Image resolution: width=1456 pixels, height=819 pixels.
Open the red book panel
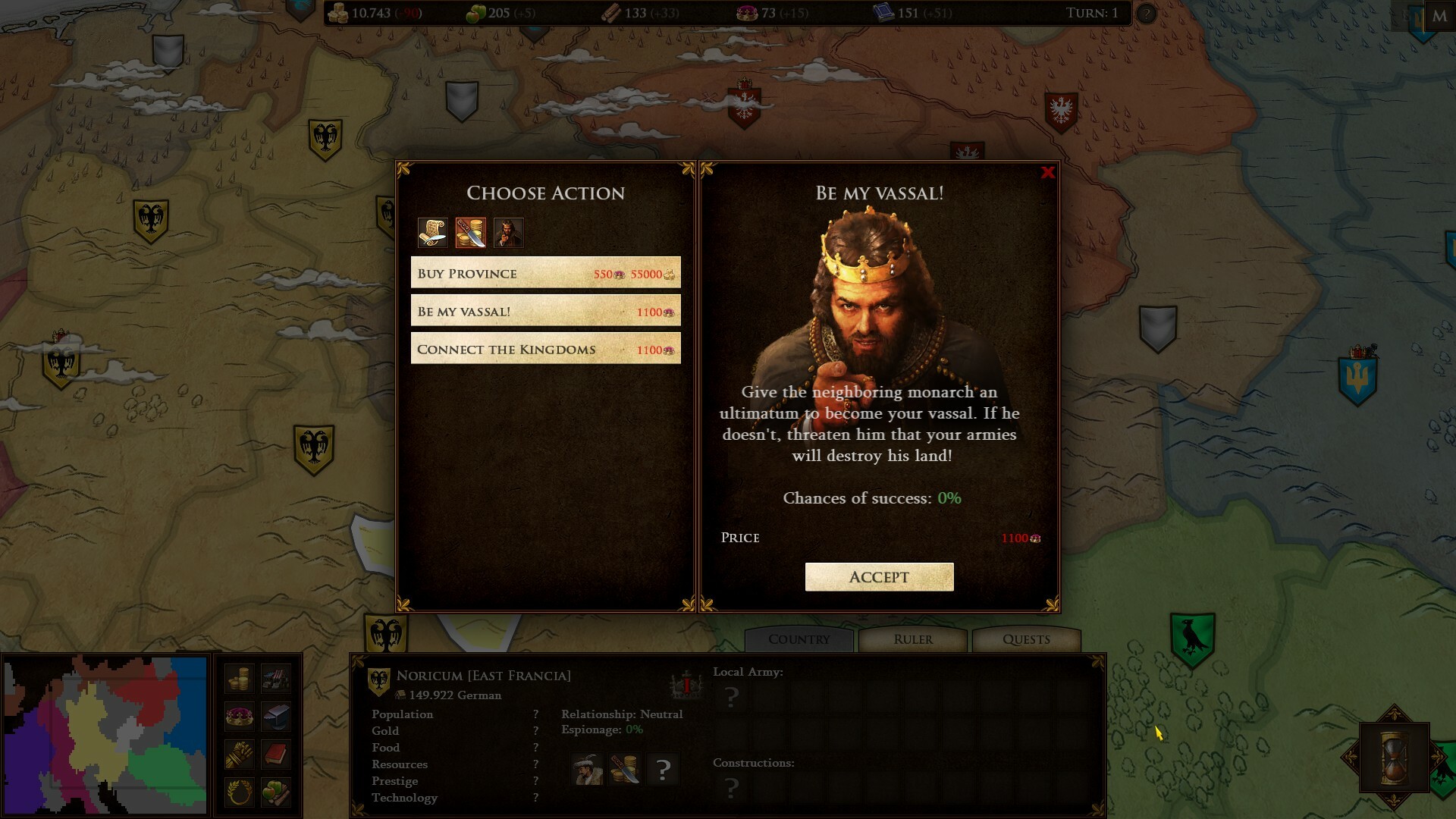click(x=276, y=755)
